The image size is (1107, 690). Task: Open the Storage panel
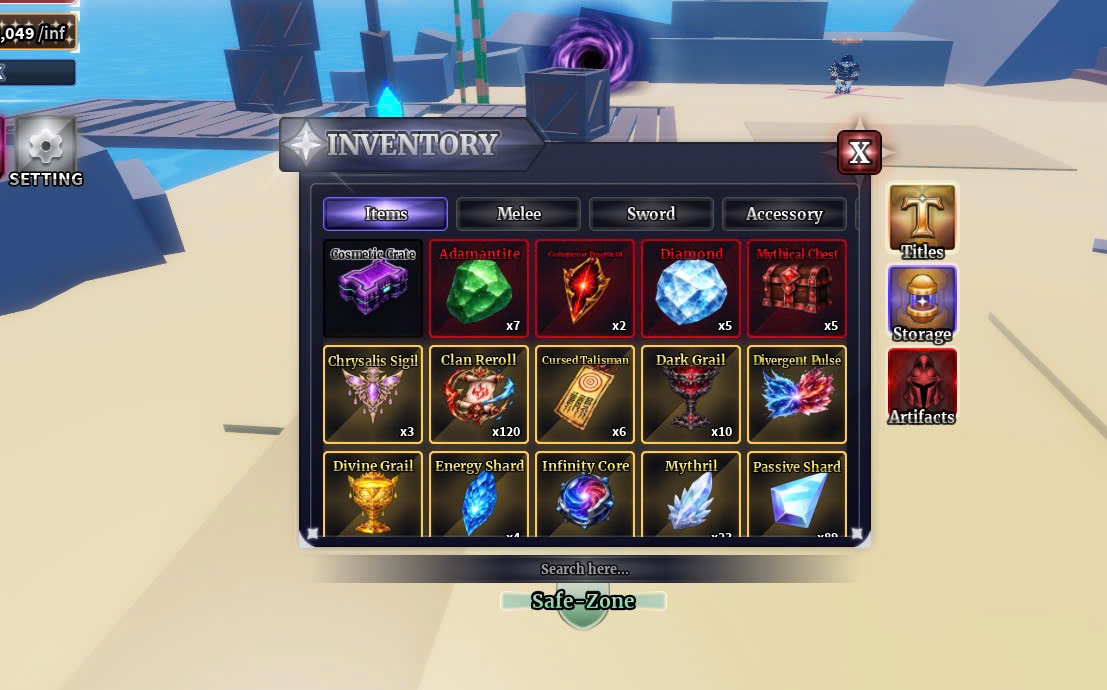pos(922,303)
